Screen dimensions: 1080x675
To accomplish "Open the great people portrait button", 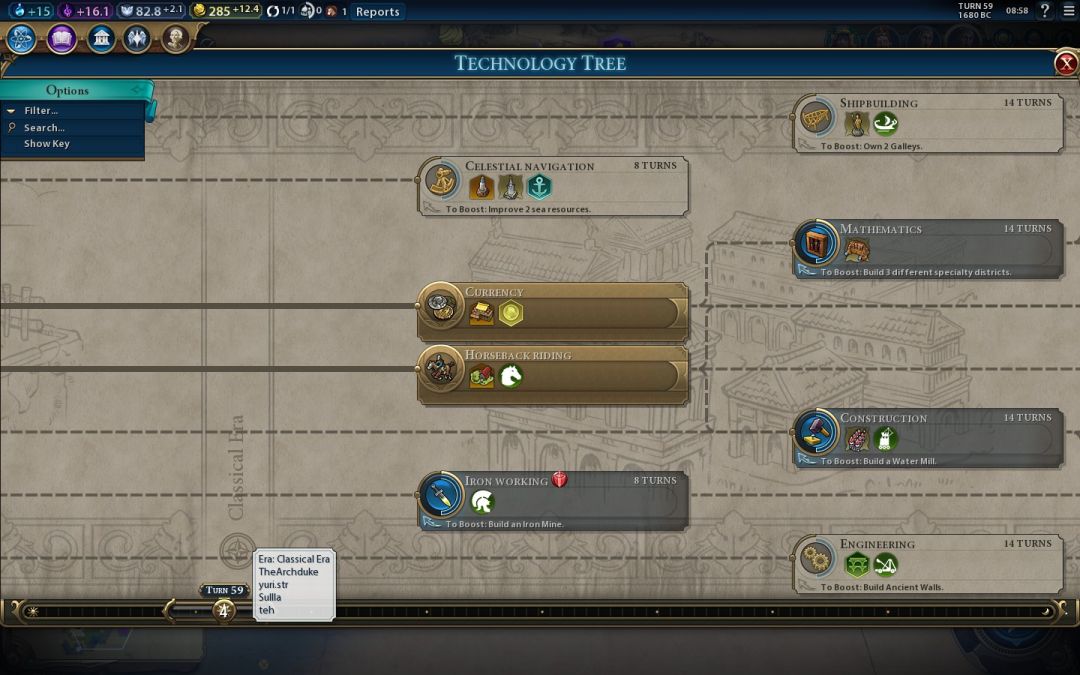I will (x=176, y=39).
